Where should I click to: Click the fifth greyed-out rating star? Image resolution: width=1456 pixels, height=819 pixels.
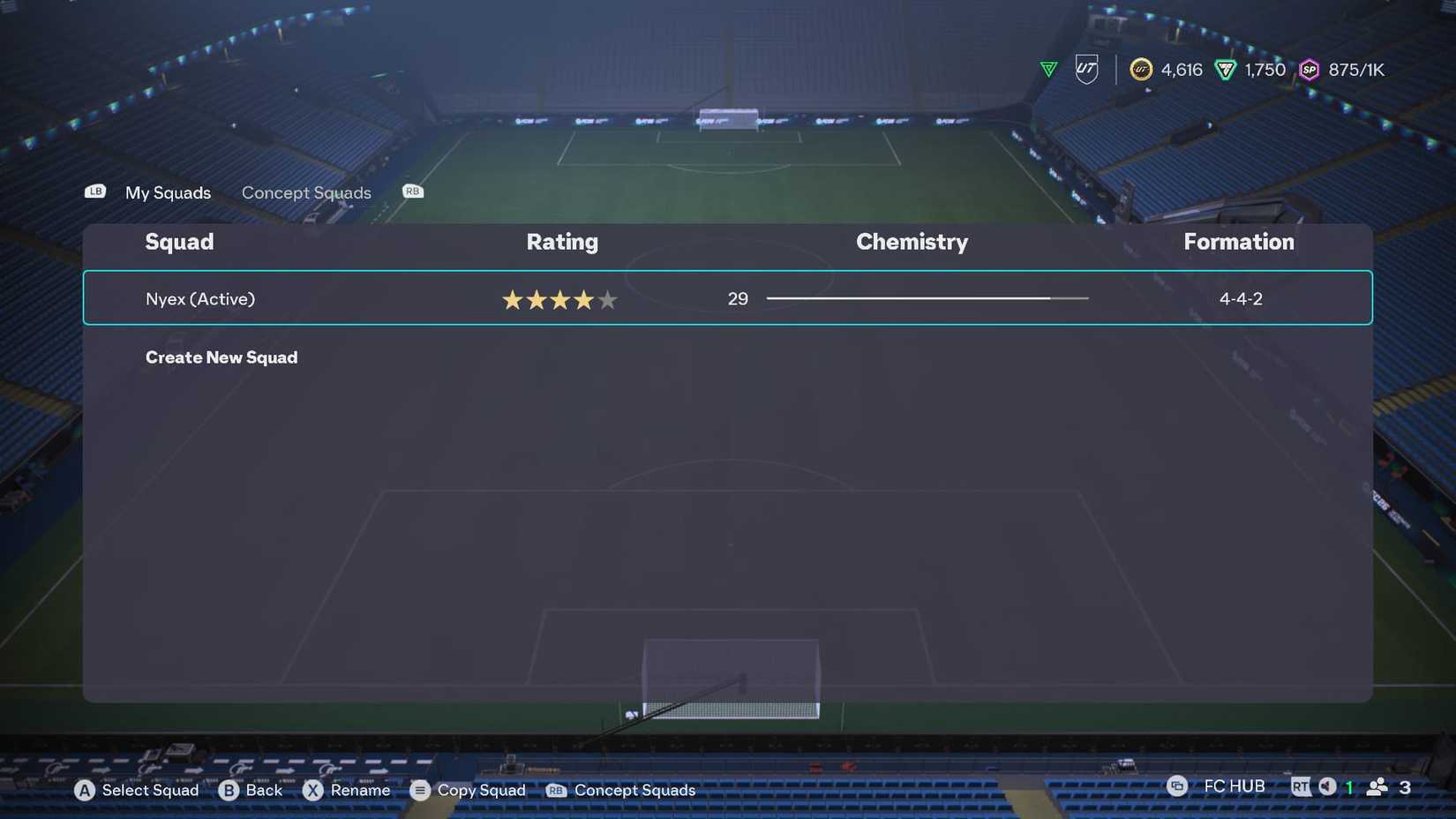click(607, 299)
